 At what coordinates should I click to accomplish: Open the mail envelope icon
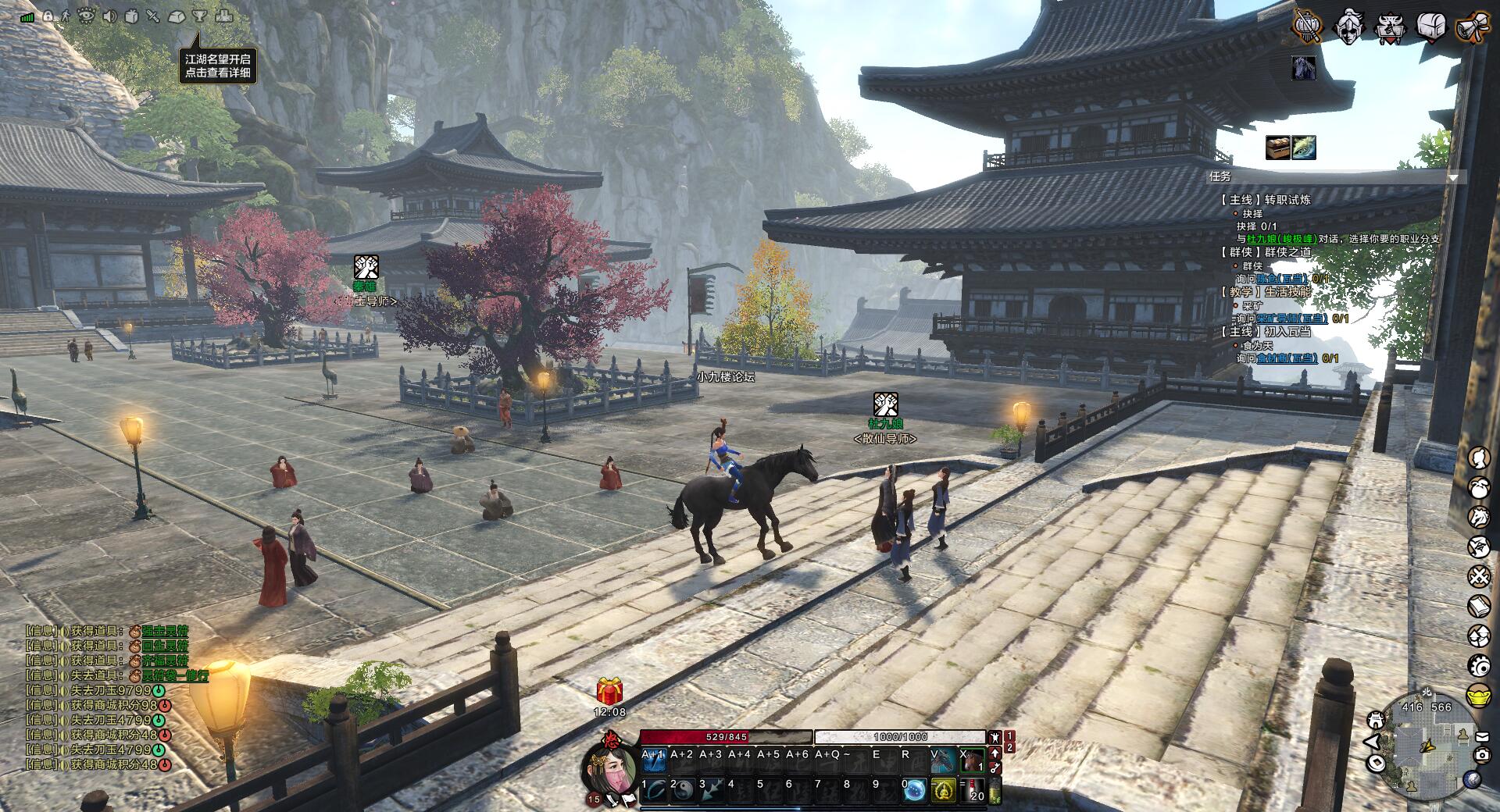click(1482, 736)
